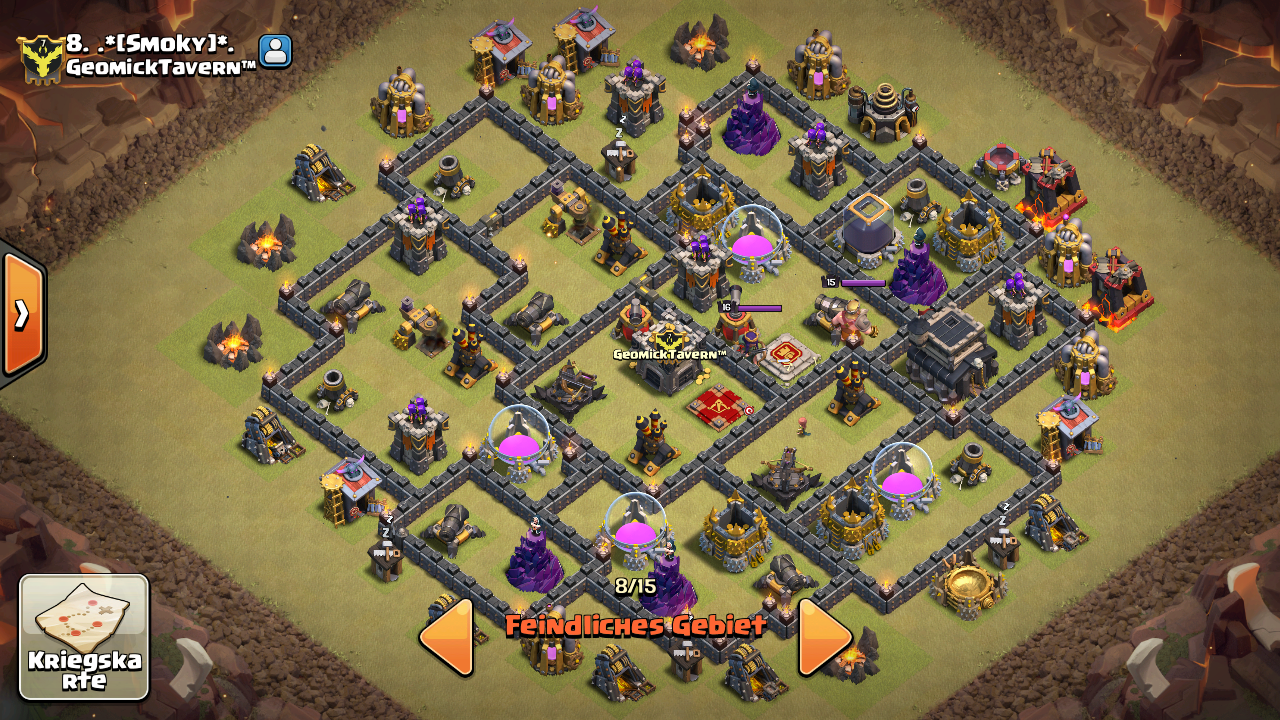Show the next enemy base
The width and height of the screenshot is (1280, 720).
824,636
